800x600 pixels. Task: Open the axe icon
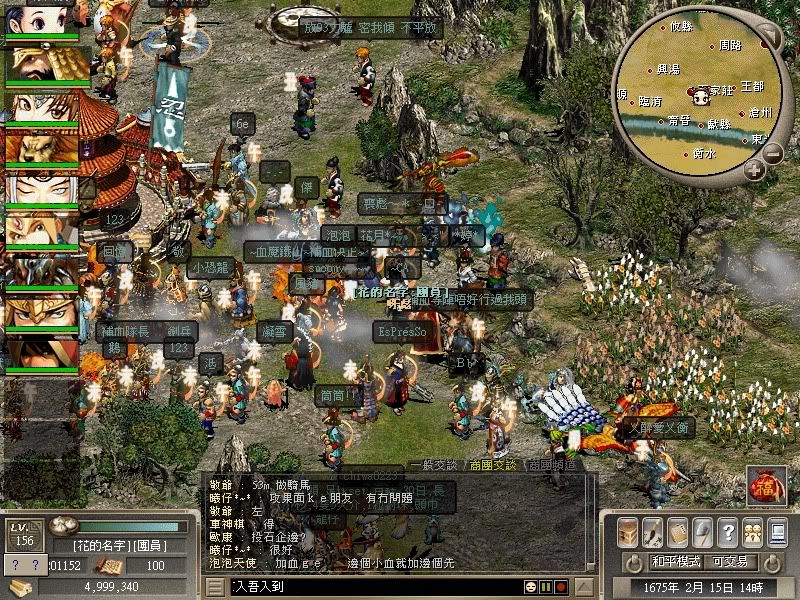tap(702, 532)
